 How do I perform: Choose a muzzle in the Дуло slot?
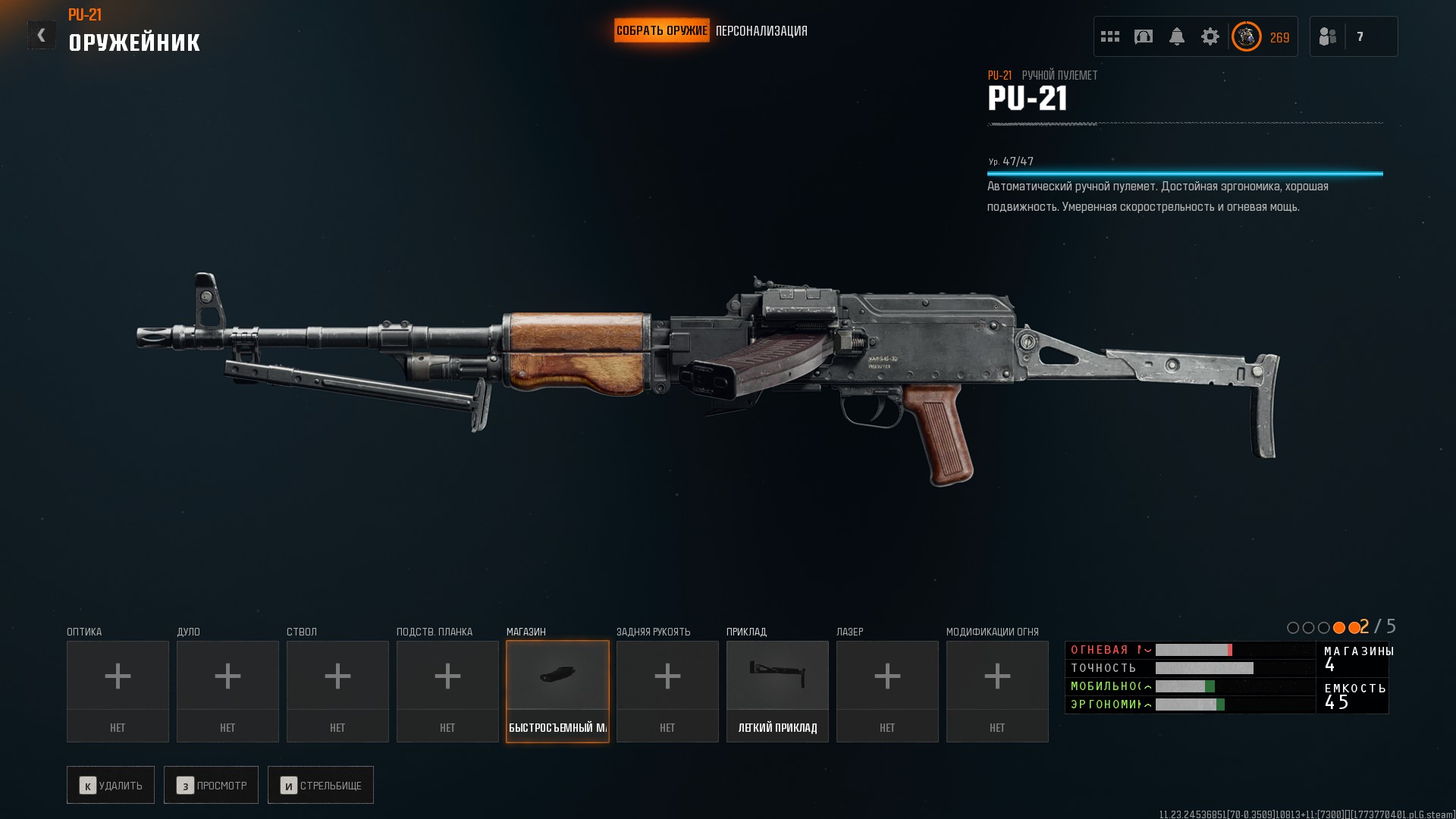click(227, 691)
